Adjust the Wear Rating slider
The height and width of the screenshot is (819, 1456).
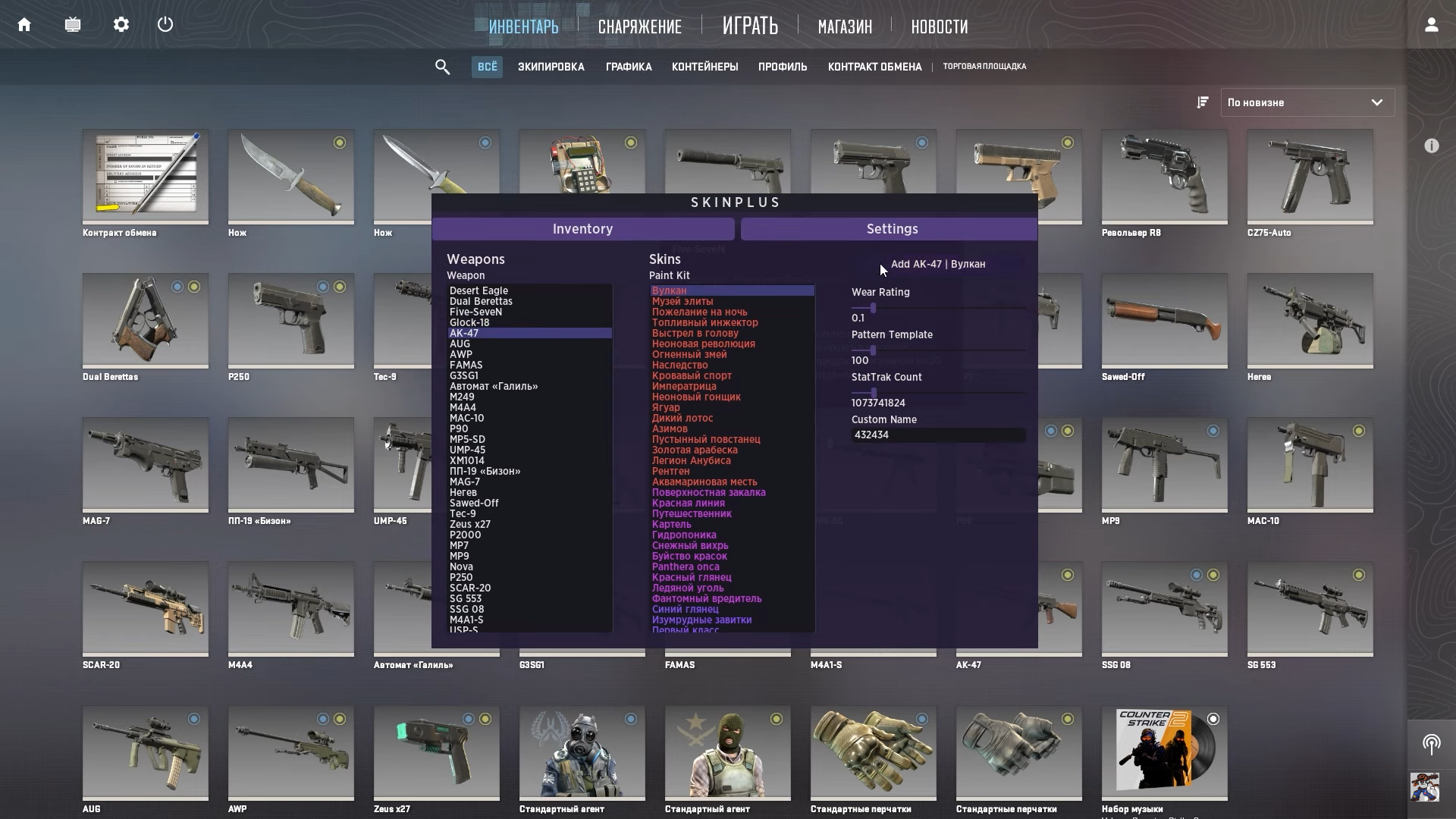coord(872,309)
